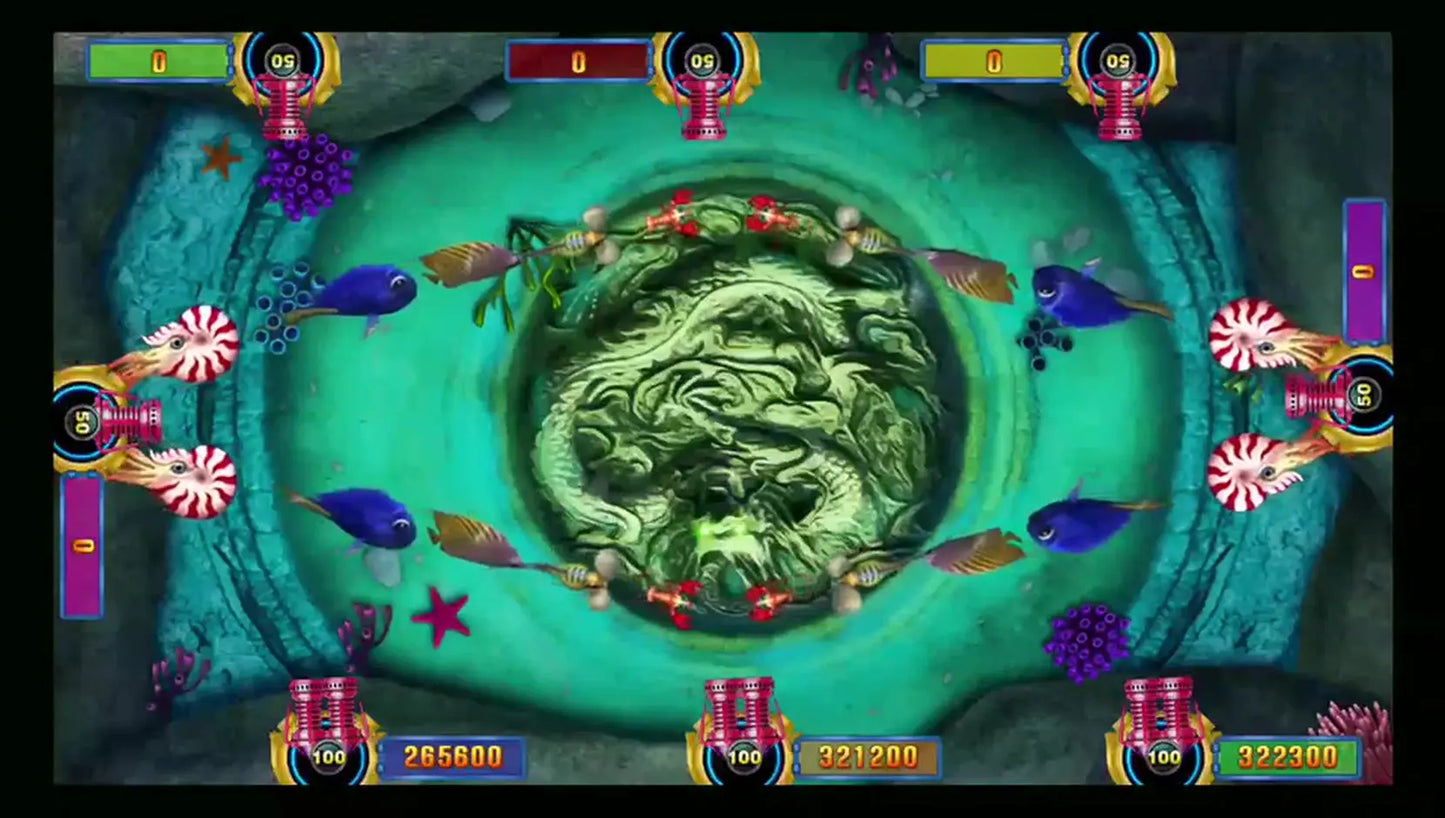Tap the score display showing 322300
1445x818 pixels.
[1288, 758]
